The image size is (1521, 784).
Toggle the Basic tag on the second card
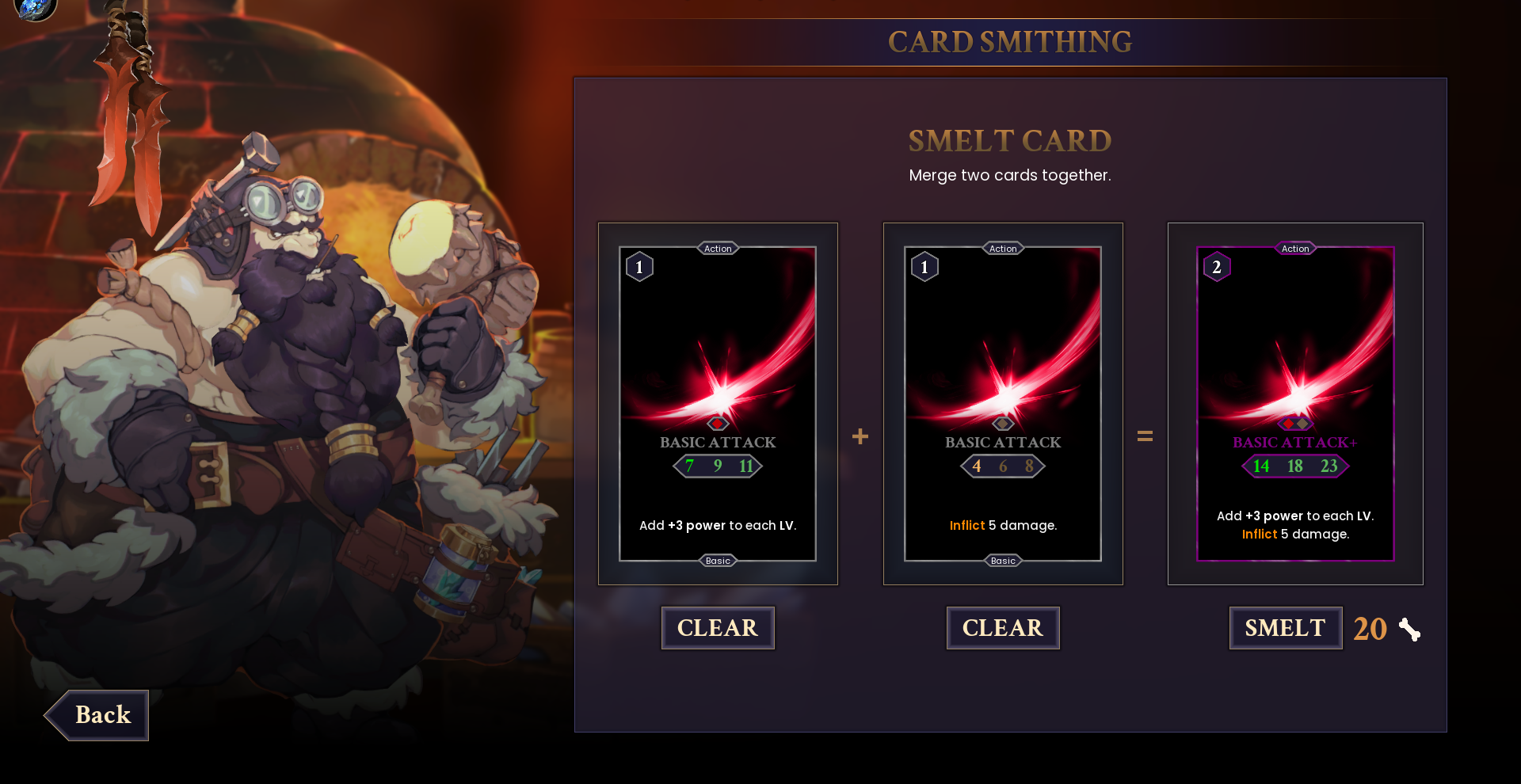click(1003, 560)
